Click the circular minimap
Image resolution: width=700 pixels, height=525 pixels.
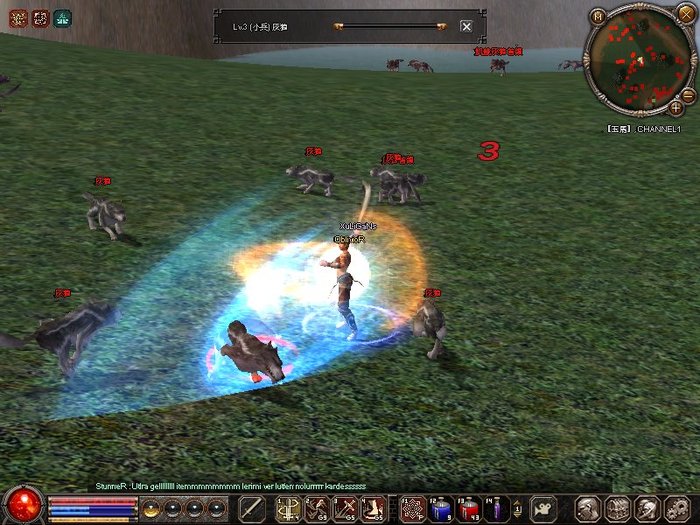click(637, 61)
